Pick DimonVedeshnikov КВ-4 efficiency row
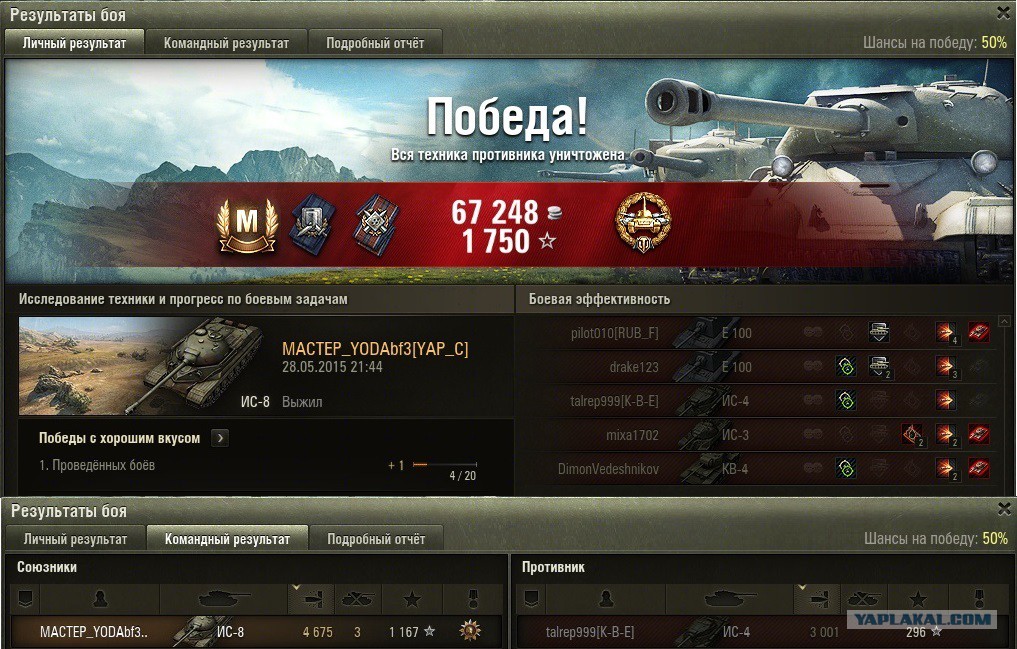 (x=760, y=469)
